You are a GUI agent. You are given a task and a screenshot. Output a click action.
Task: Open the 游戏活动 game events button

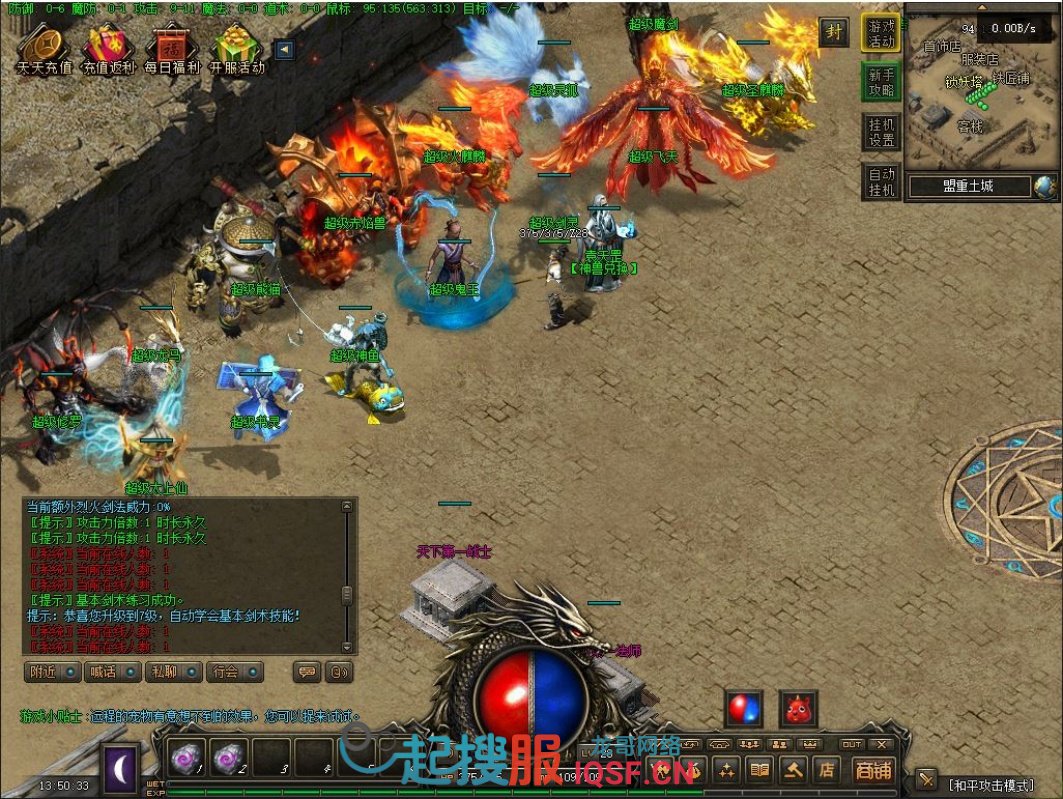pos(881,32)
